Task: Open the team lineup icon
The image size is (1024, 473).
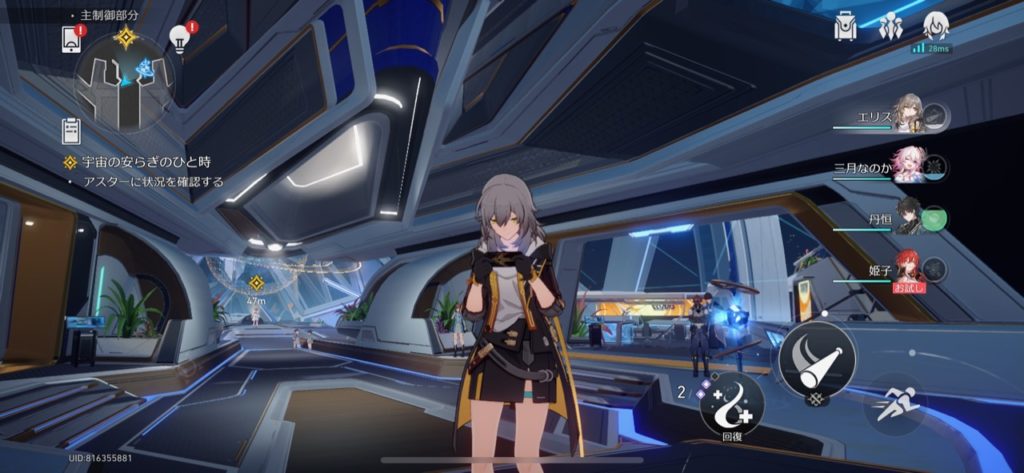Action: tap(890, 28)
